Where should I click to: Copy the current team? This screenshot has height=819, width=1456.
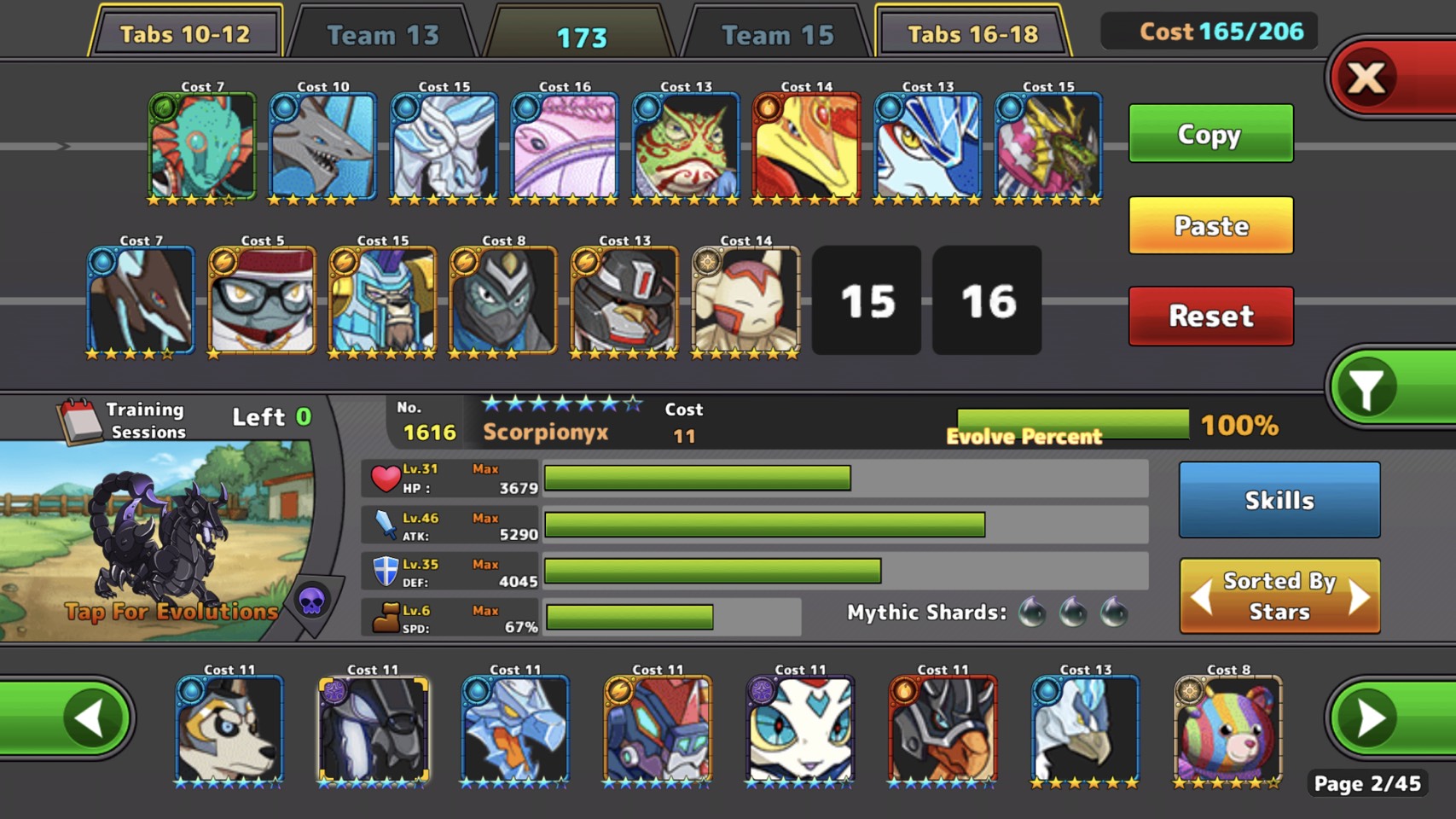click(1210, 134)
